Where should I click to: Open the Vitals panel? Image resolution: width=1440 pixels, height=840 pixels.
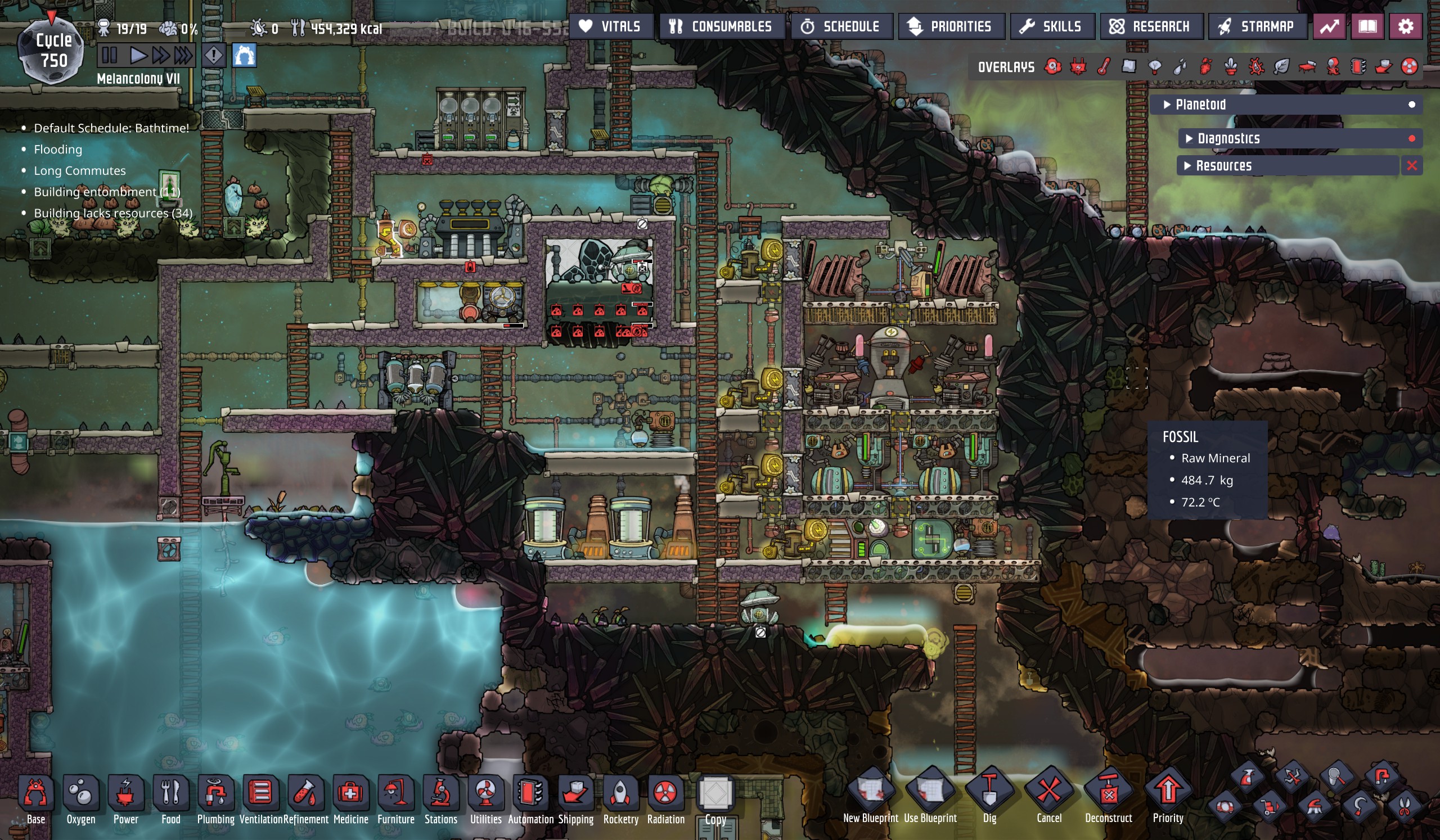610,26
